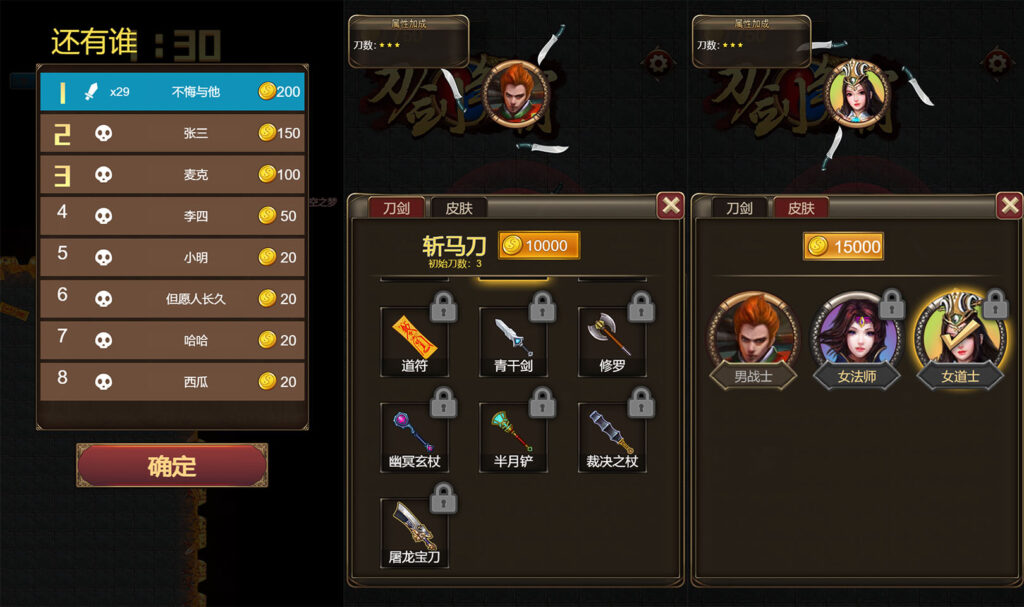
Task: Buy 斩马刀 with the 10000 coin button
Action: point(538,246)
